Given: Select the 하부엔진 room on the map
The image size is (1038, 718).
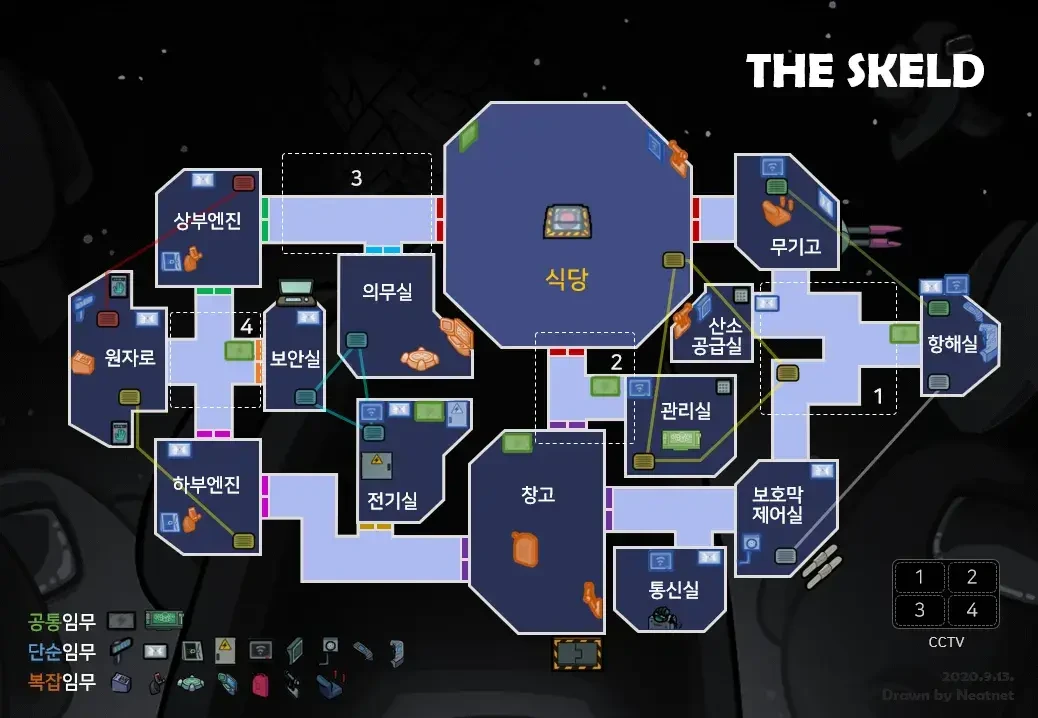Looking at the screenshot, I should [207, 486].
